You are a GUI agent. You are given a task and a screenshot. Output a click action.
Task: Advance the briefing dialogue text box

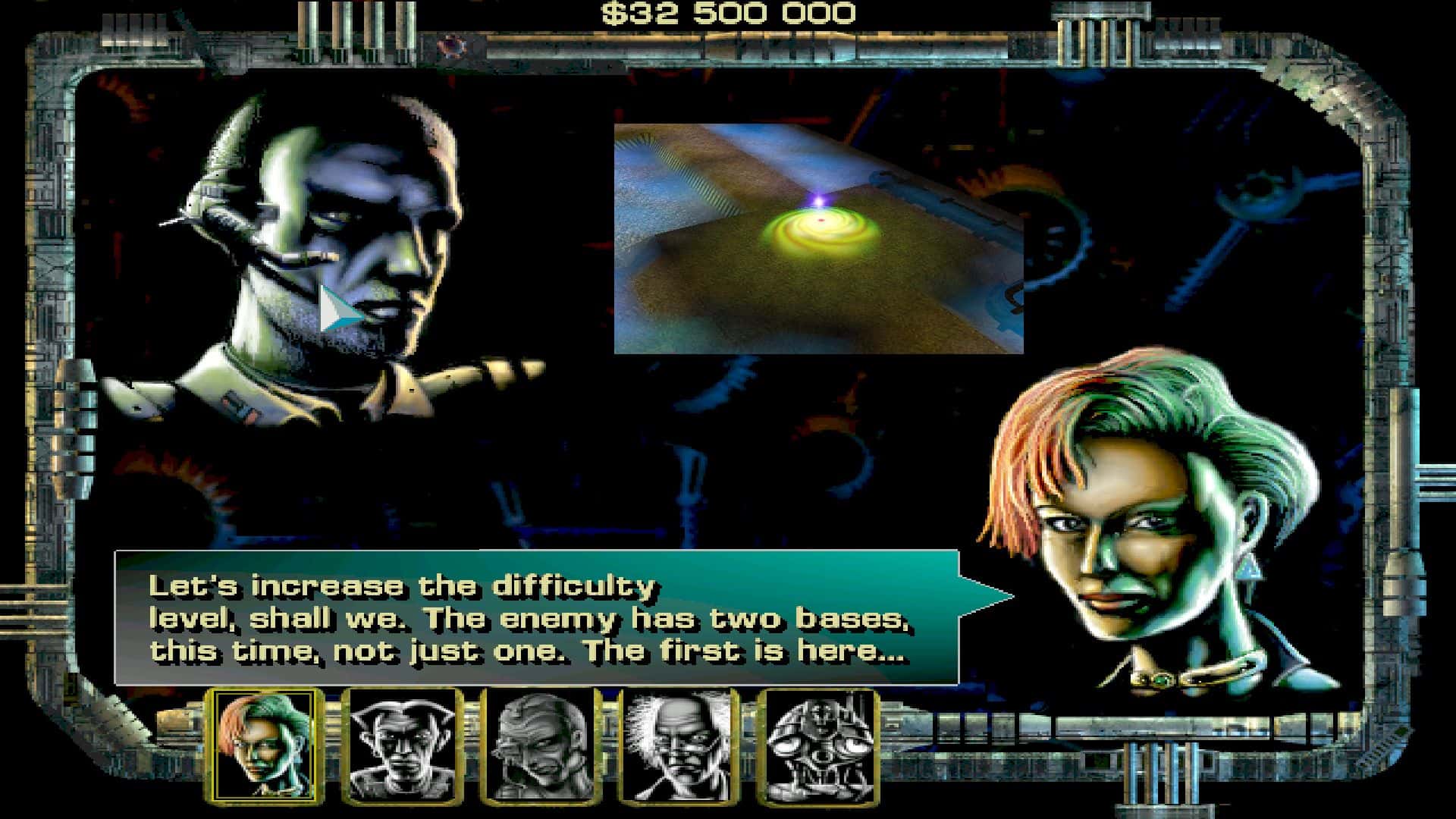click(x=536, y=618)
